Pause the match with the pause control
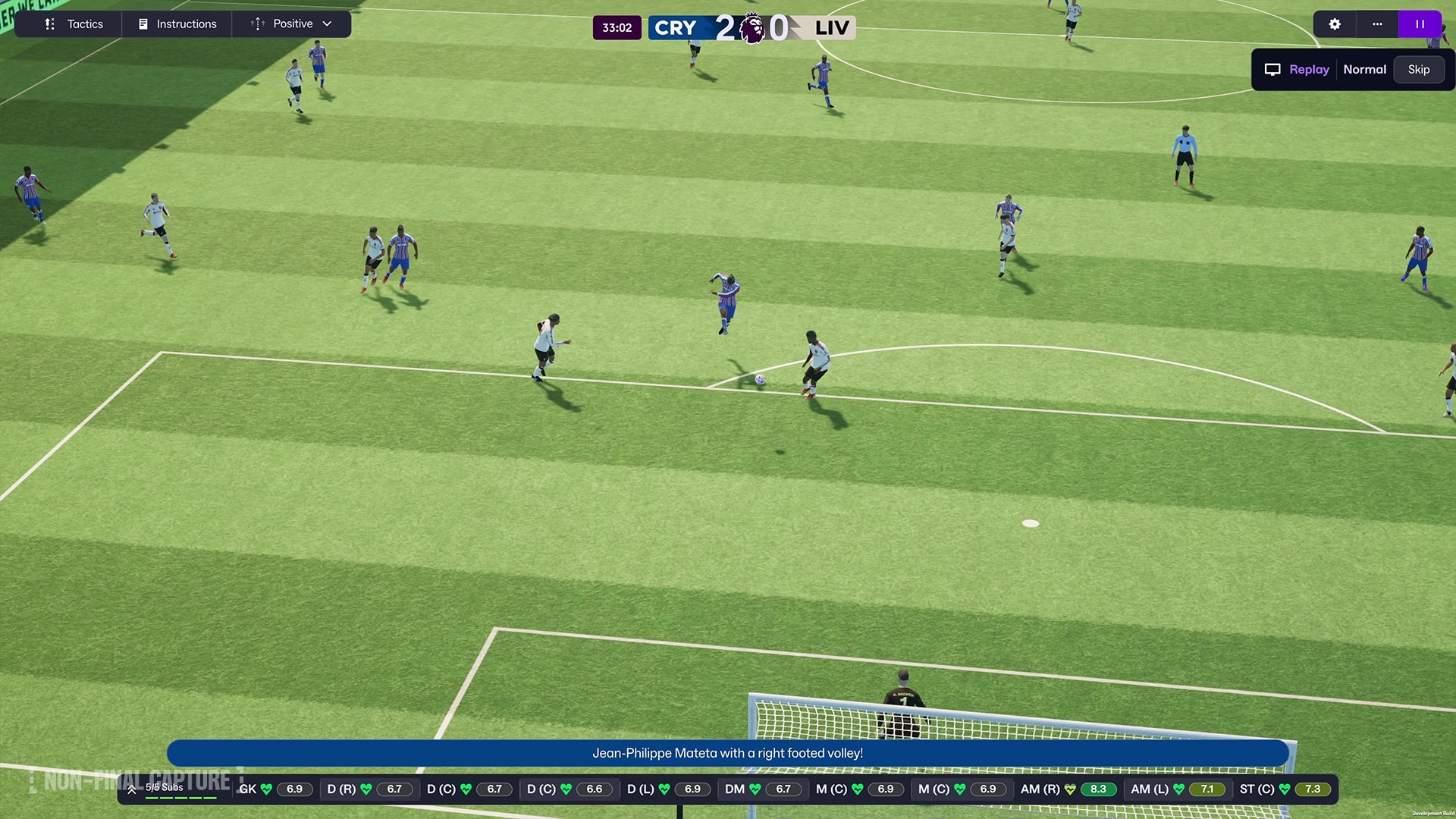 1420,24
